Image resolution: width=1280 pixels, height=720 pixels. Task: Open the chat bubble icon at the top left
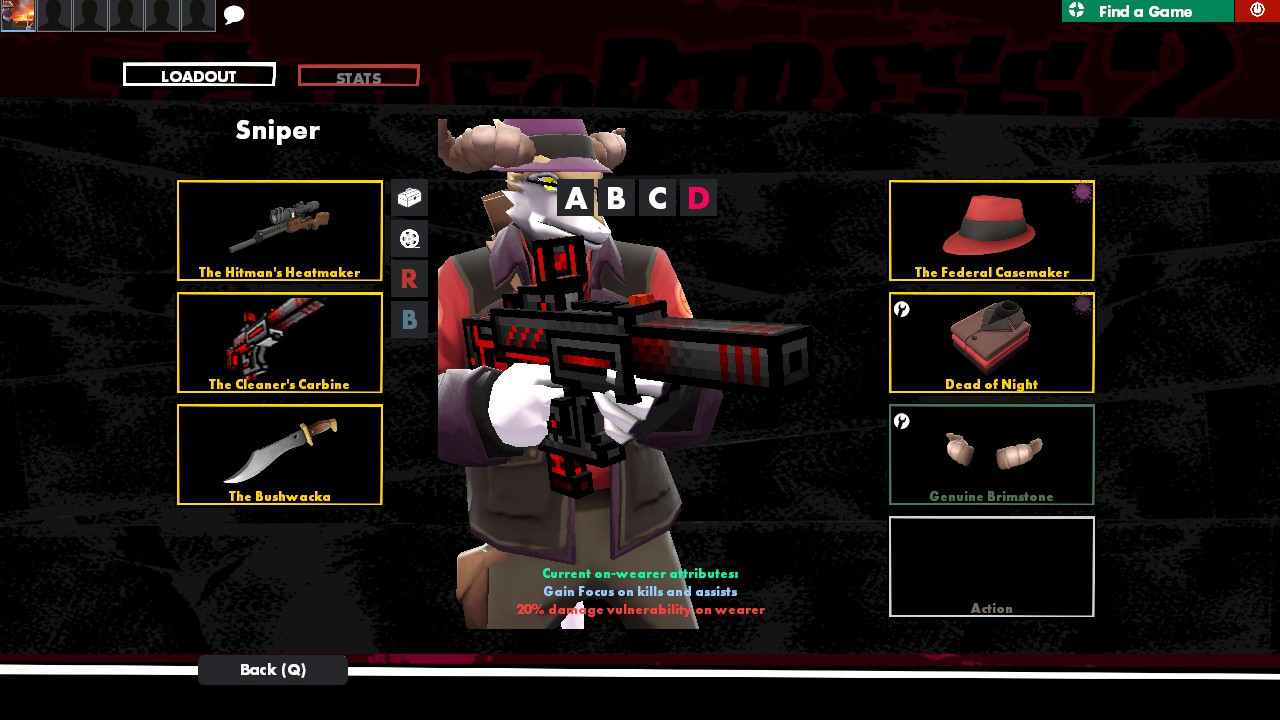pos(233,15)
